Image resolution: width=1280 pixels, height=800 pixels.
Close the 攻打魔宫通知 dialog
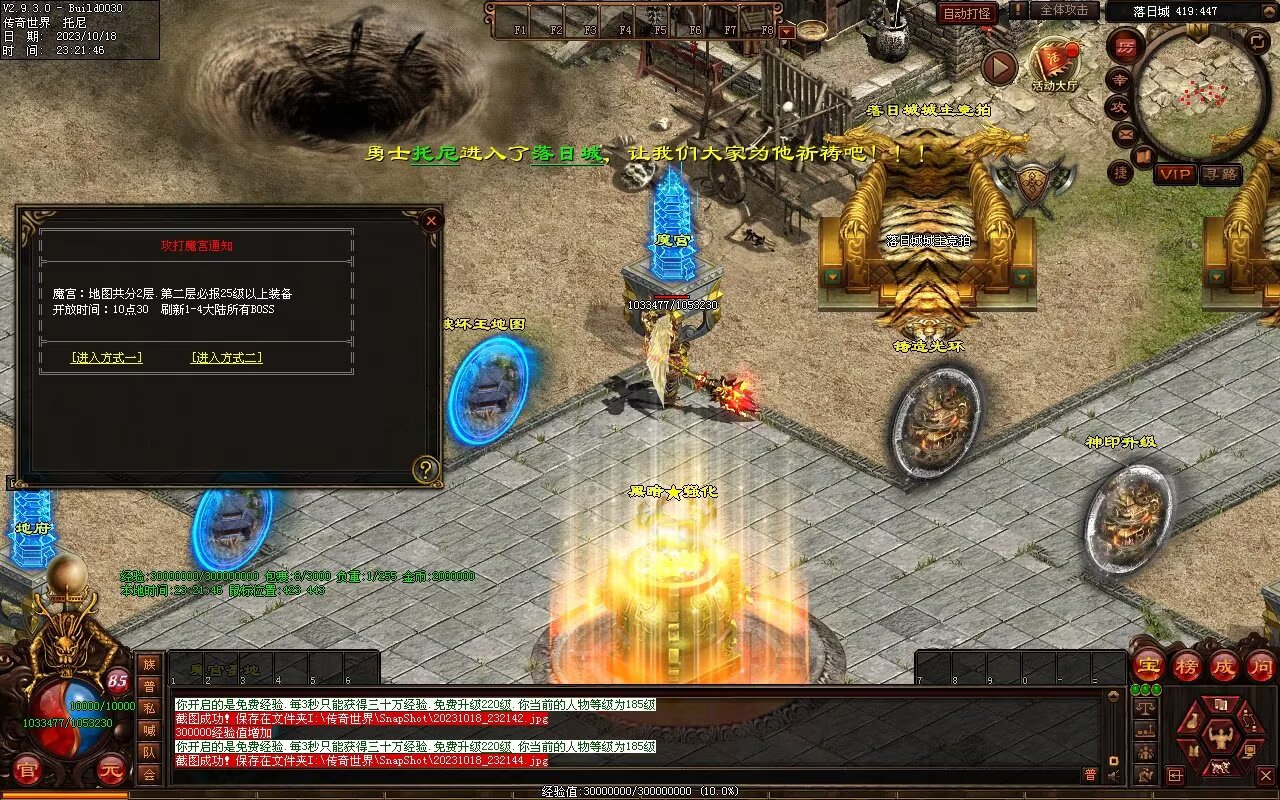pos(431,220)
